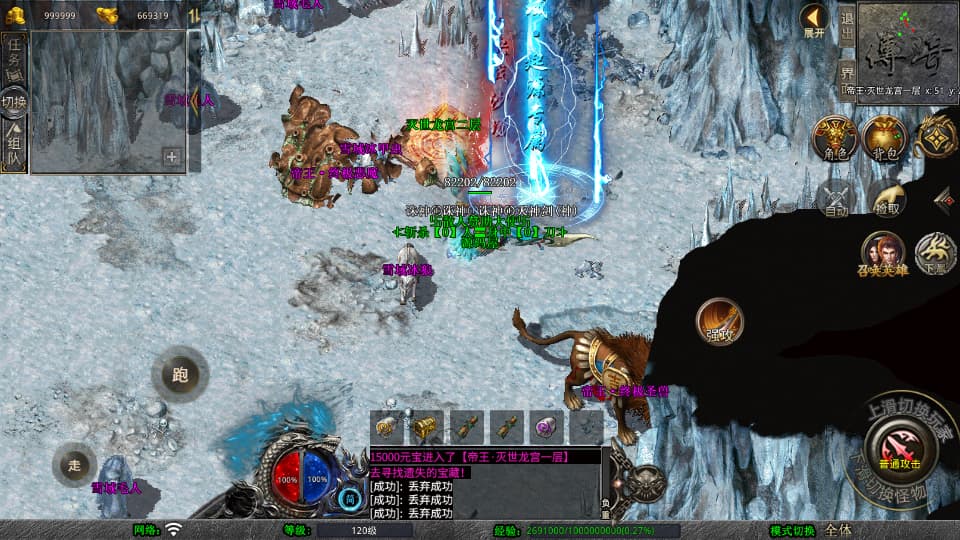This screenshot has width=960, height=540.
Task: Toggle 走 walk mode
Action: [75, 464]
